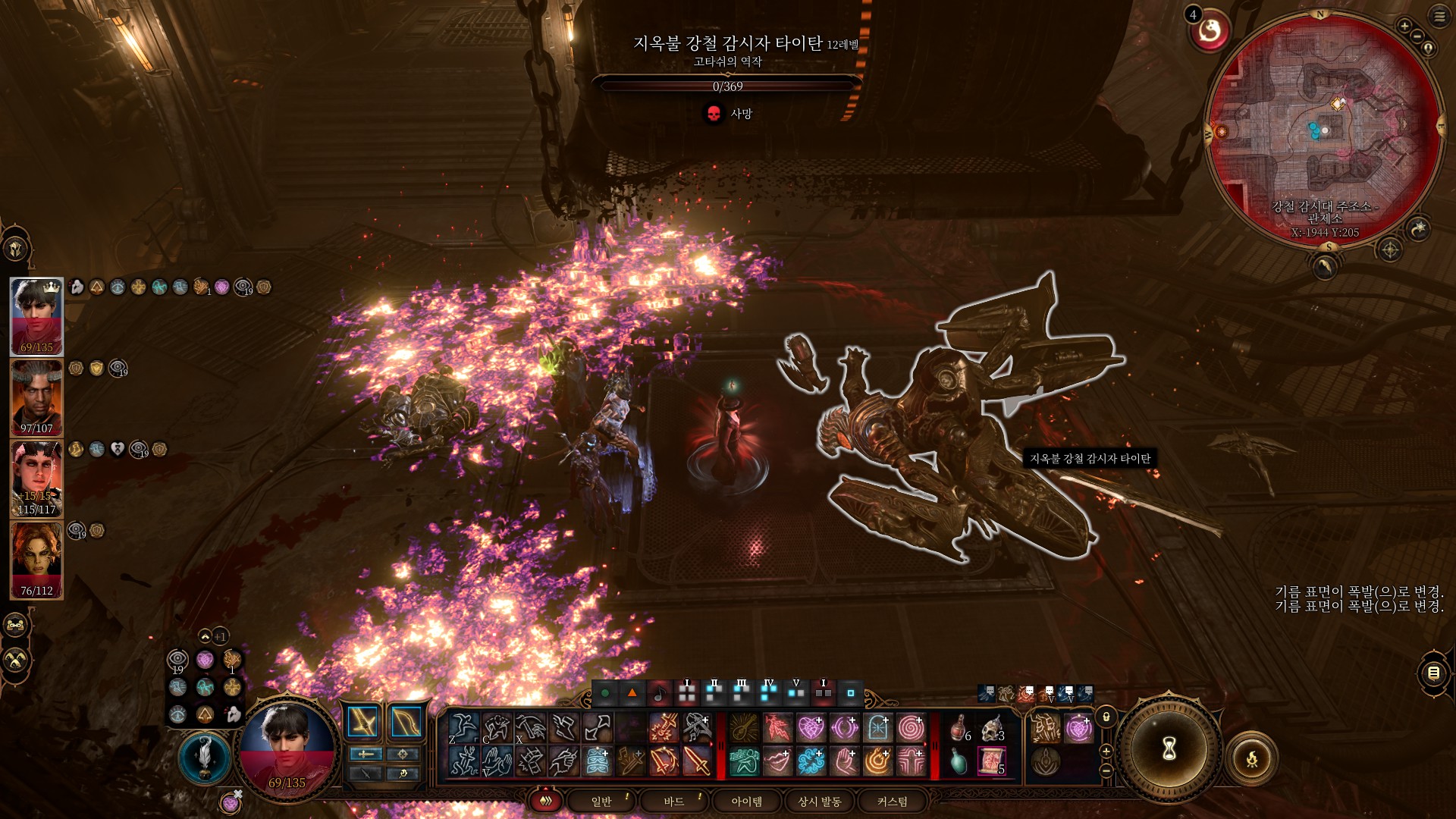Zoom in on the minimap
Screen dimensions: 1456x819
[x=1404, y=26]
